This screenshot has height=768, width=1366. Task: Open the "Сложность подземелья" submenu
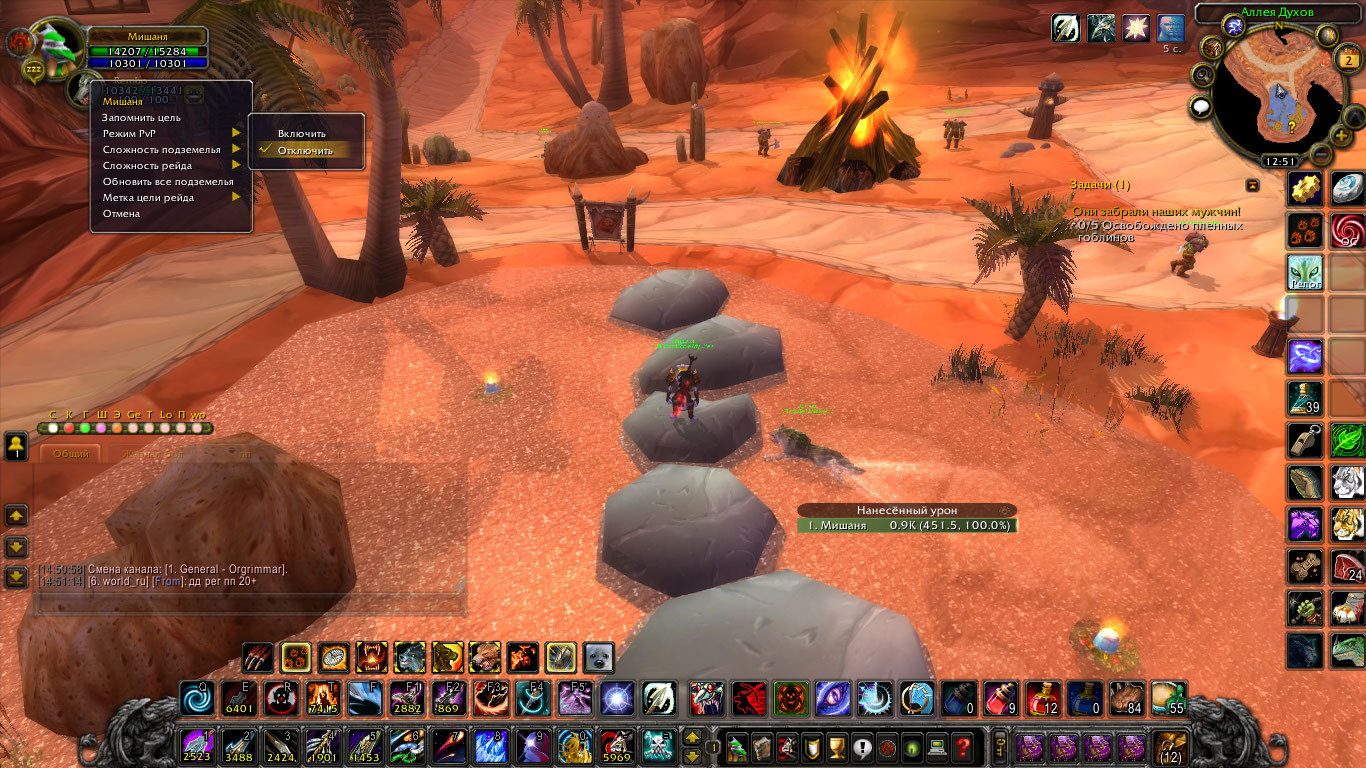coord(162,149)
